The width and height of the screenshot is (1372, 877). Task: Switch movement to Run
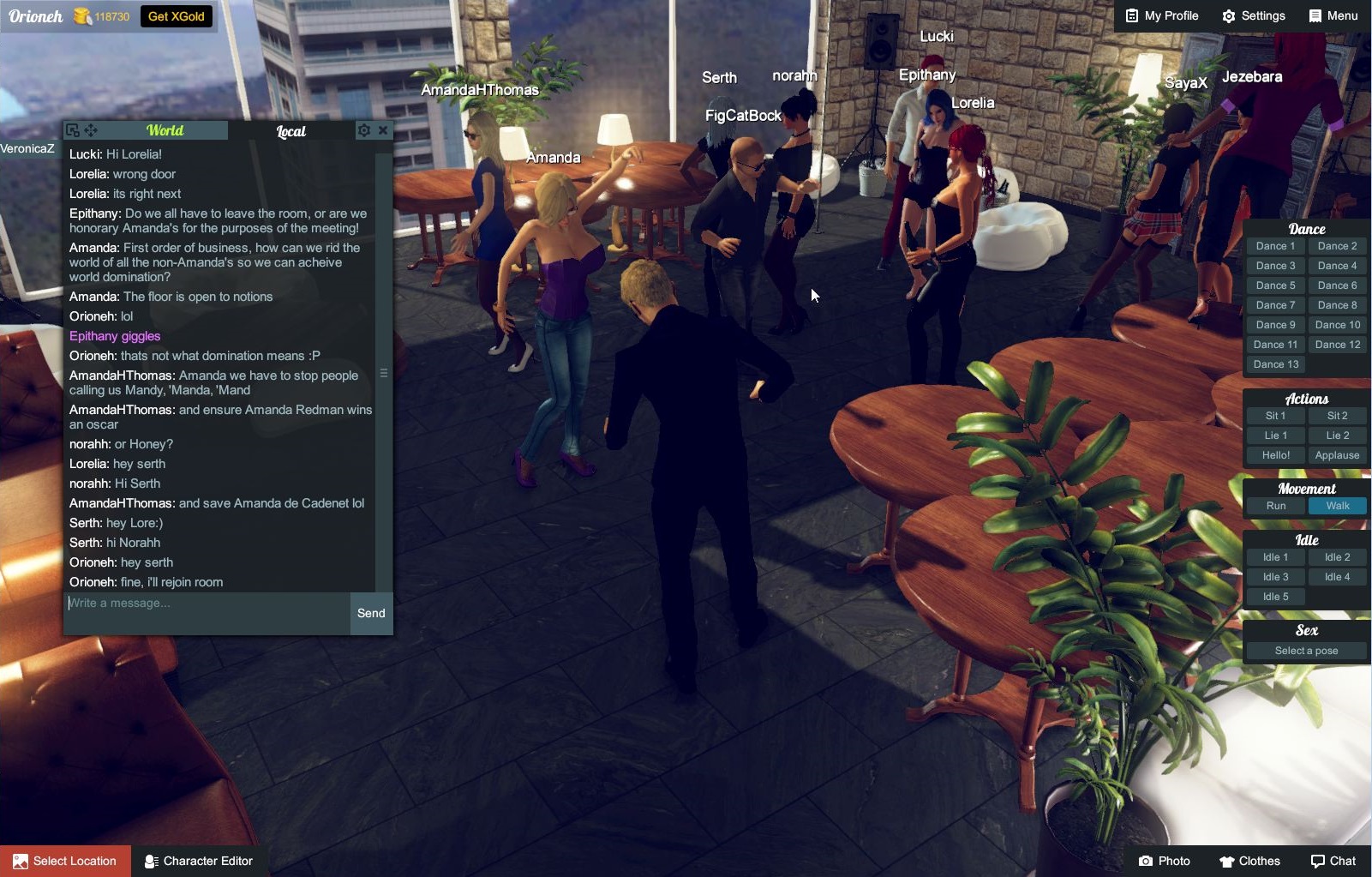[x=1275, y=506]
